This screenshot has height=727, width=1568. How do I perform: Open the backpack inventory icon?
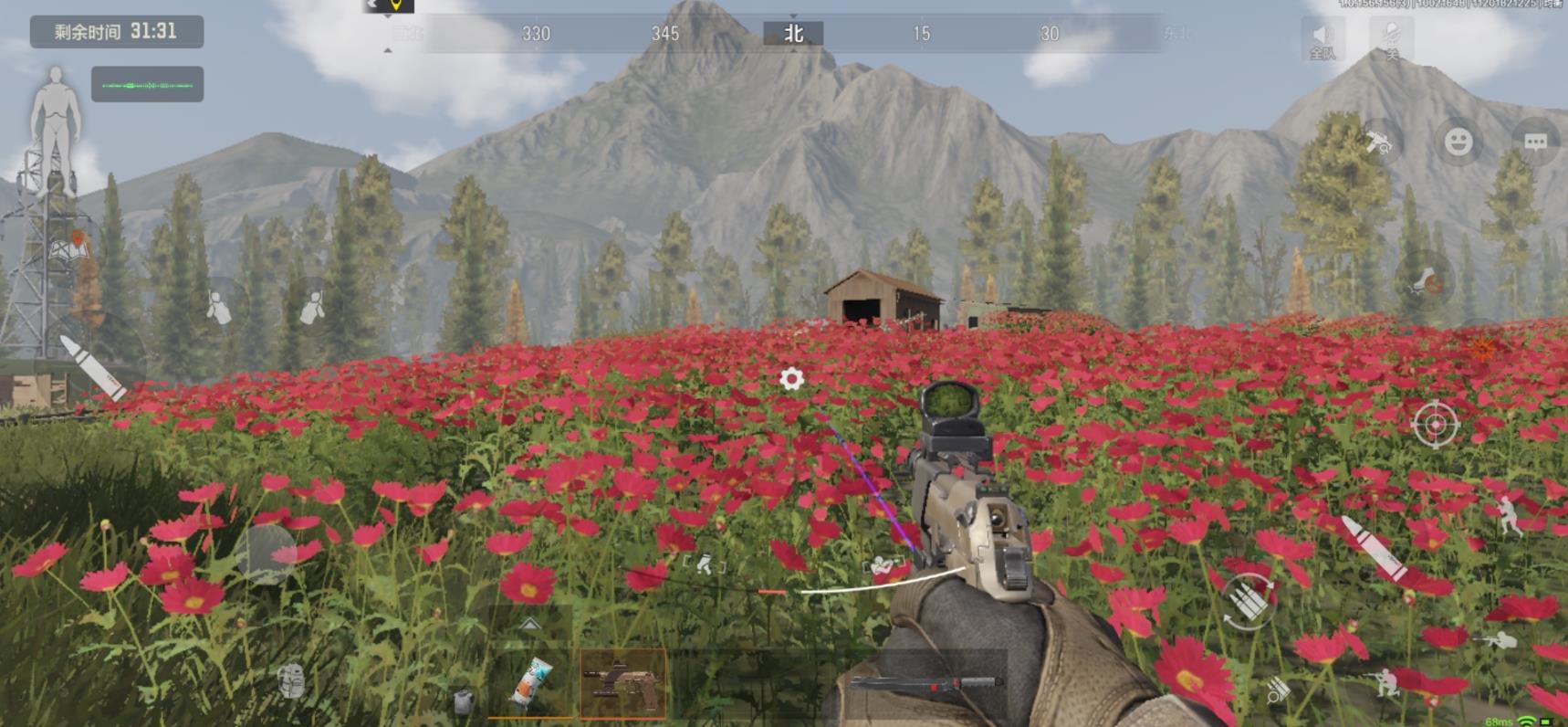pos(290,680)
